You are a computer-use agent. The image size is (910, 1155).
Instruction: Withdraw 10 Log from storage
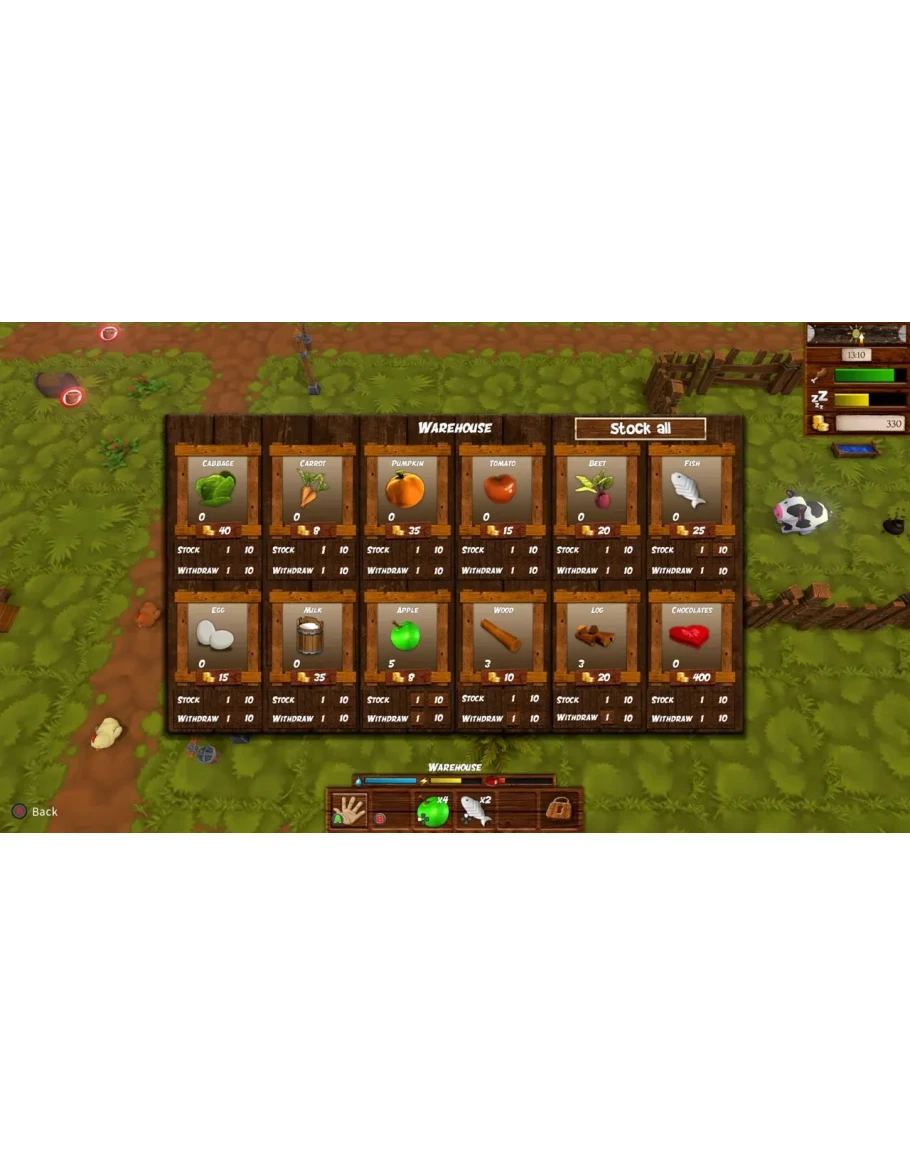pyautogui.click(x=628, y=718)
